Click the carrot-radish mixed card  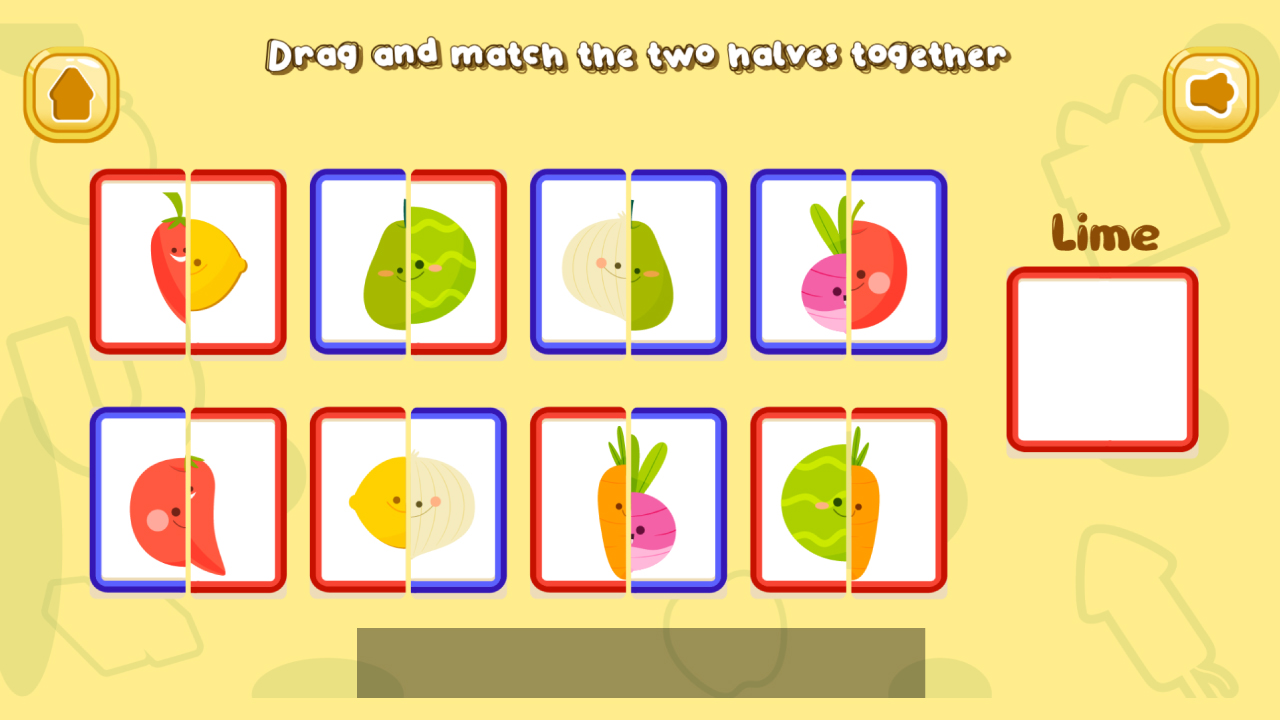pyautogui.click(x=628, y=498)
